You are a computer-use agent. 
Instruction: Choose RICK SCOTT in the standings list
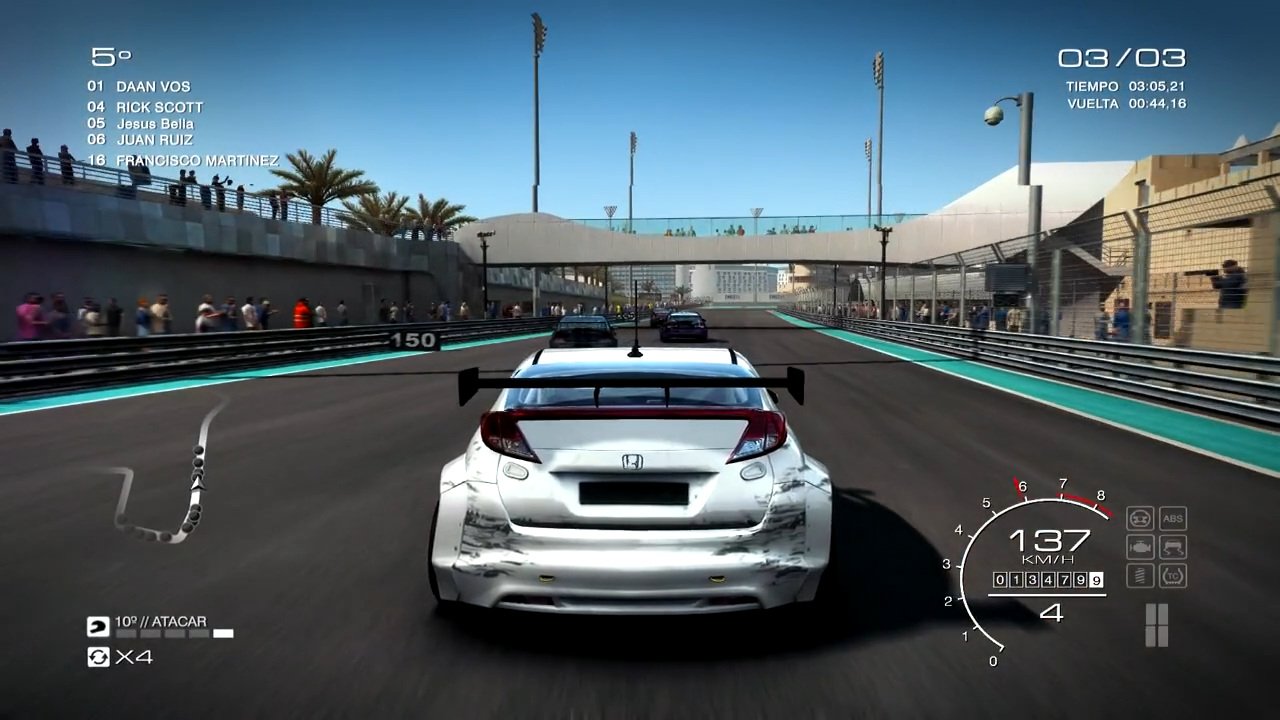tap(158, 107)
